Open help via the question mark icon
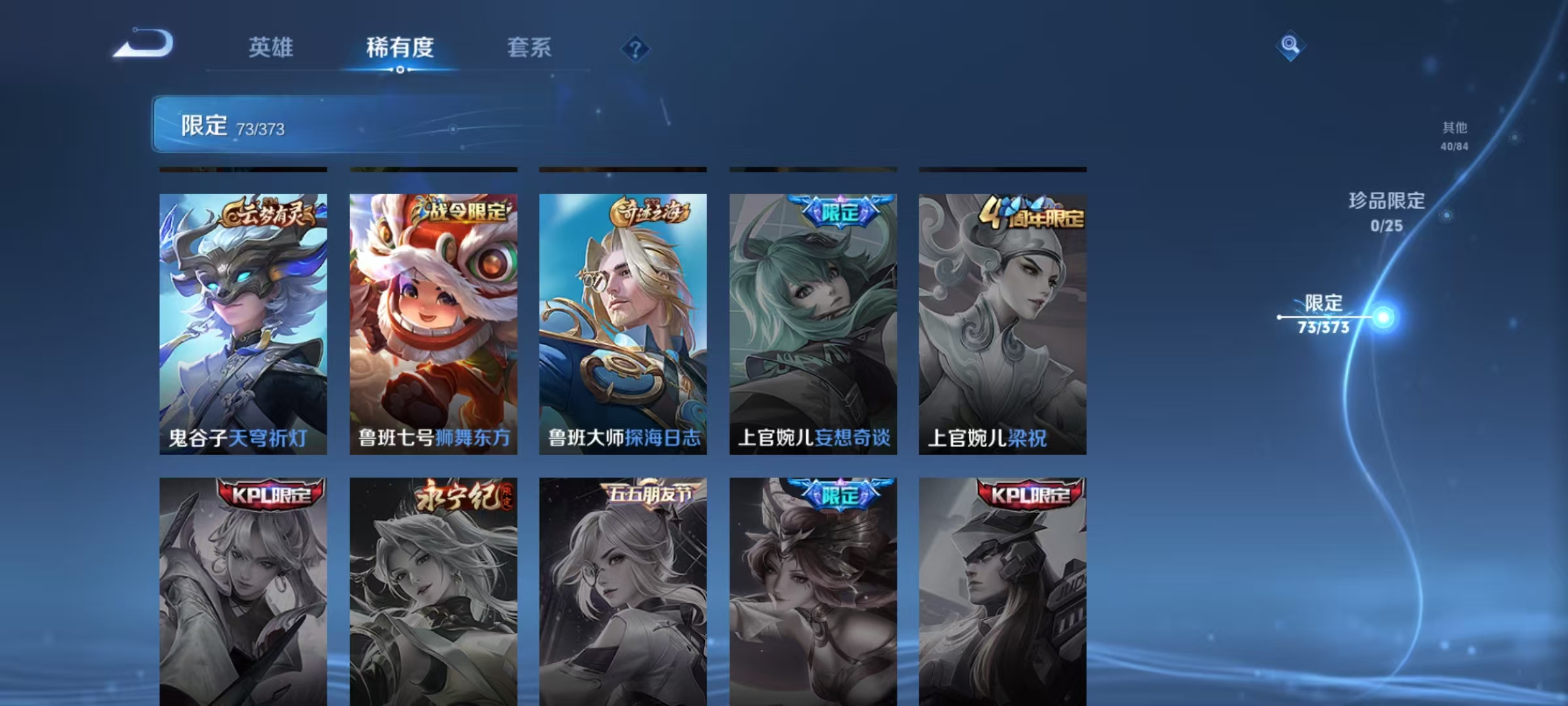Screen dimensions: 1568x706 (x=637, y=49)
